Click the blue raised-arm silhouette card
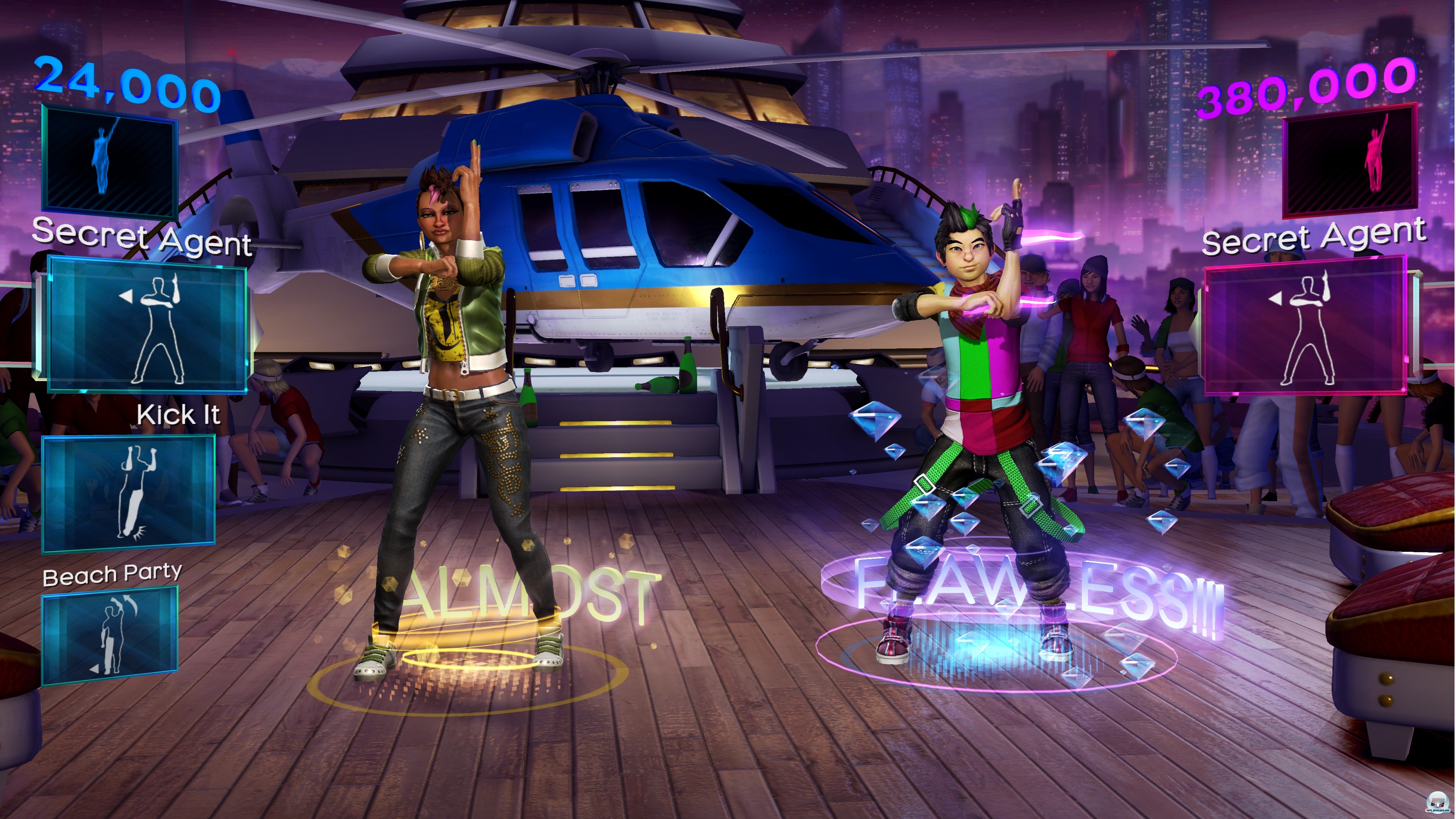 [110, 161]
